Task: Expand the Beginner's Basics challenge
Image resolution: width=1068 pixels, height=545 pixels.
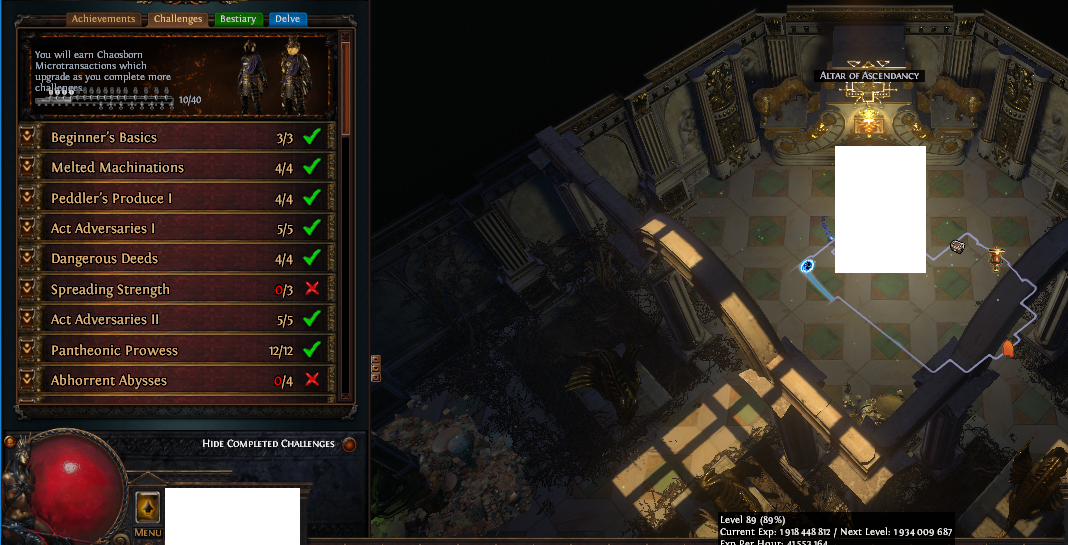Action: coord(28,137)
